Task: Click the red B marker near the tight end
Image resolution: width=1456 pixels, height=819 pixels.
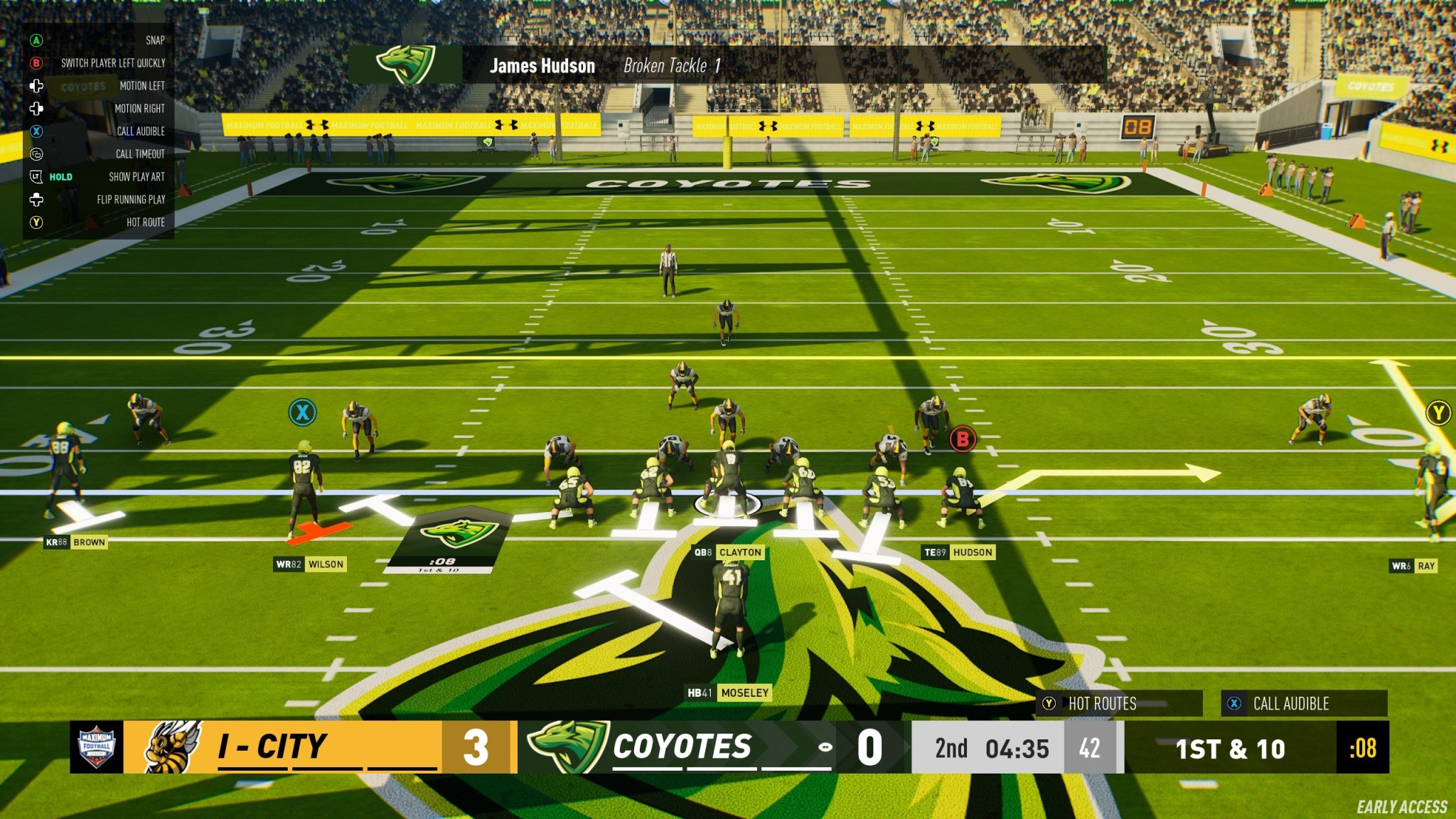Action: (964, 439)
